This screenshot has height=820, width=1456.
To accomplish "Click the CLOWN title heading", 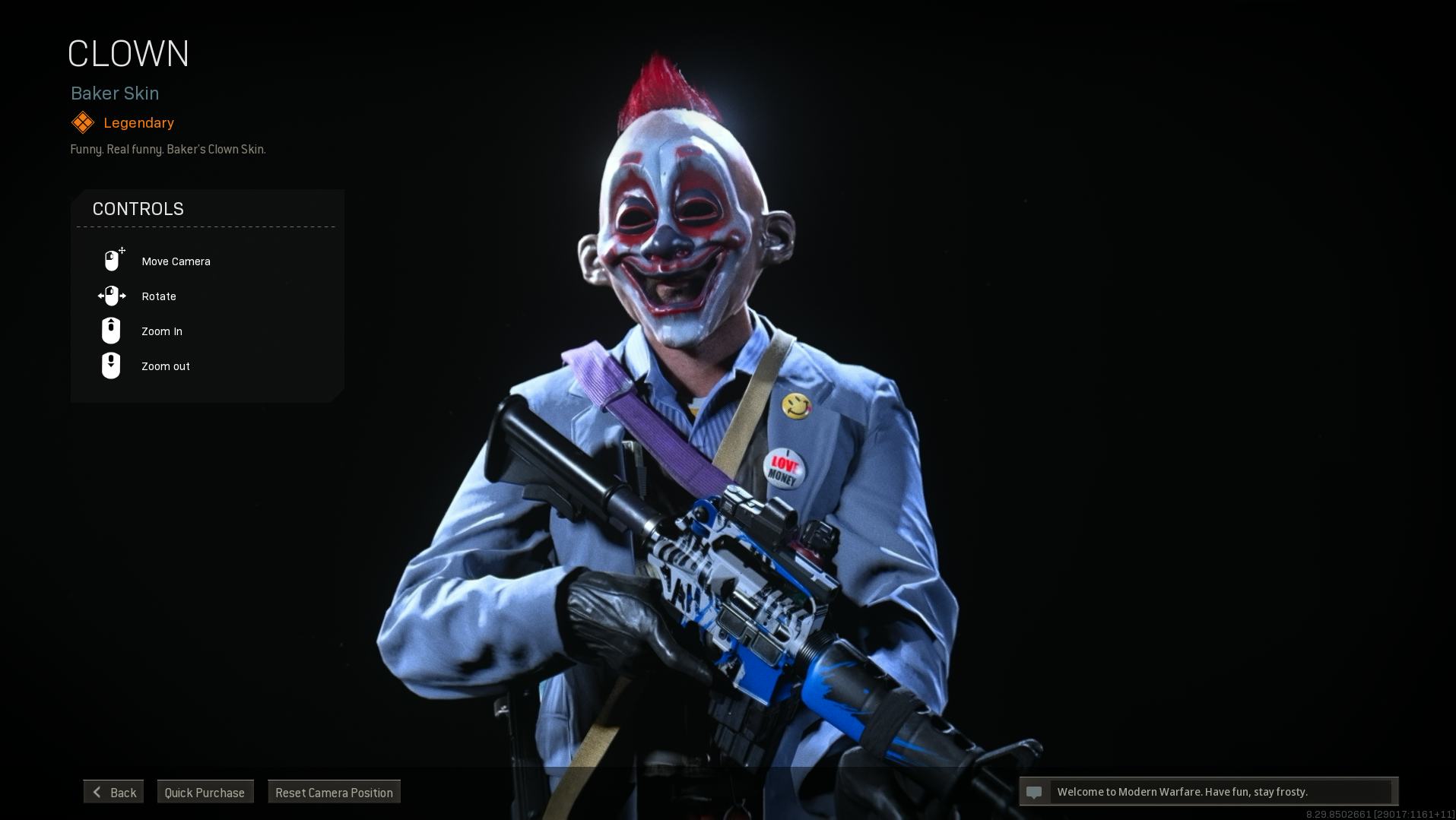I will pyautogui.click(x=128, y=53).
